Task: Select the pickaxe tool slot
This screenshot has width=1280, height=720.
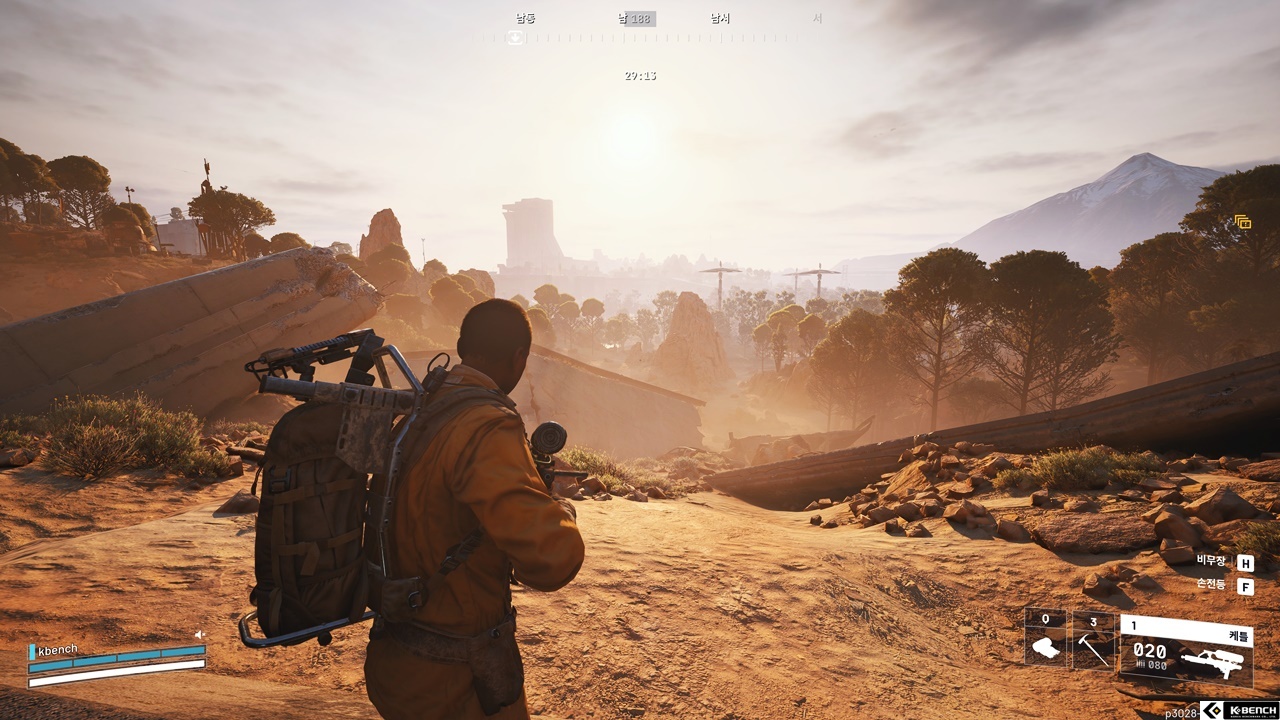Action: [x=1093, y=640]
